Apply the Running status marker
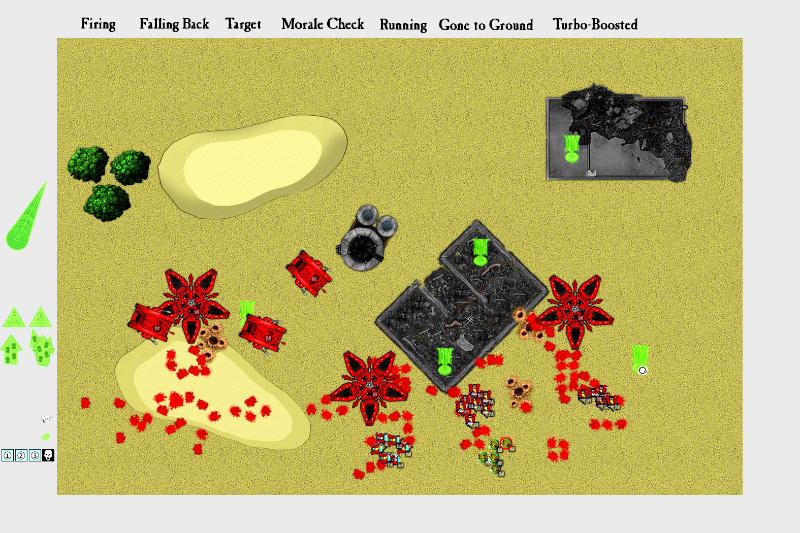The height and width of the screenshot is (533, 800). pyautogui.click(x=403, y=24)
